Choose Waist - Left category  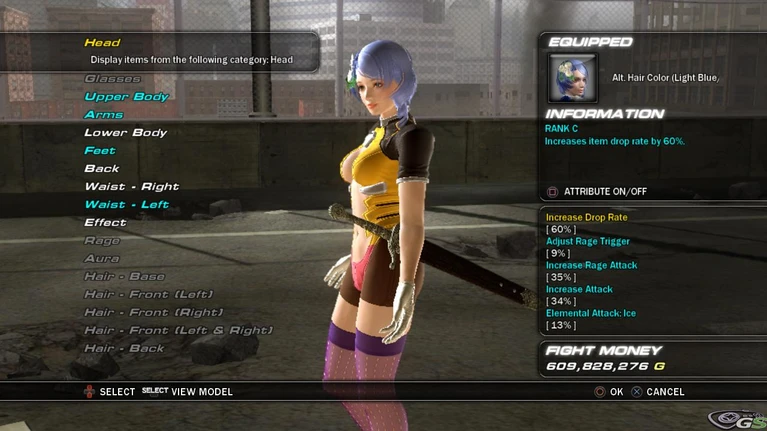[126, 205]
